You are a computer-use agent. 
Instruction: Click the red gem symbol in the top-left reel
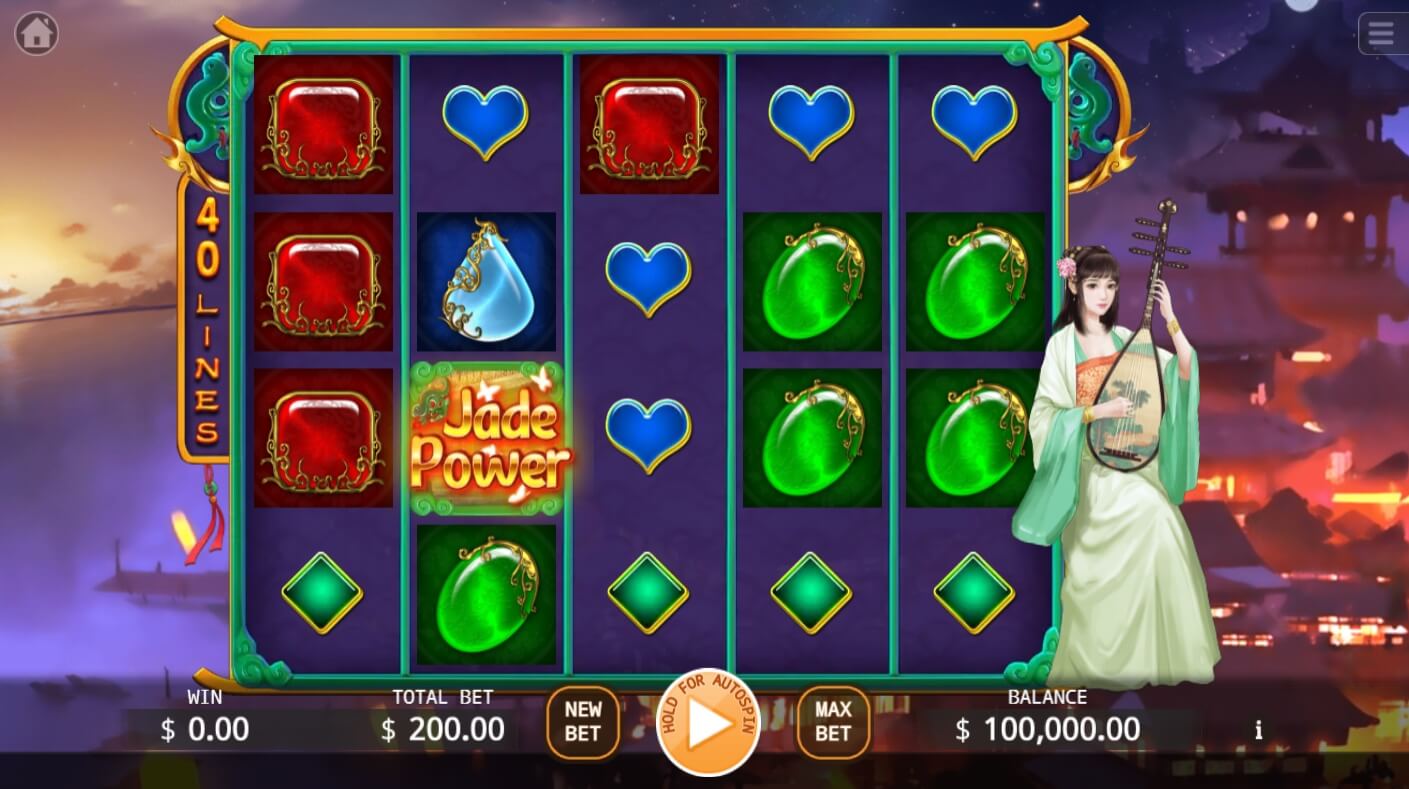pos(323,125)
